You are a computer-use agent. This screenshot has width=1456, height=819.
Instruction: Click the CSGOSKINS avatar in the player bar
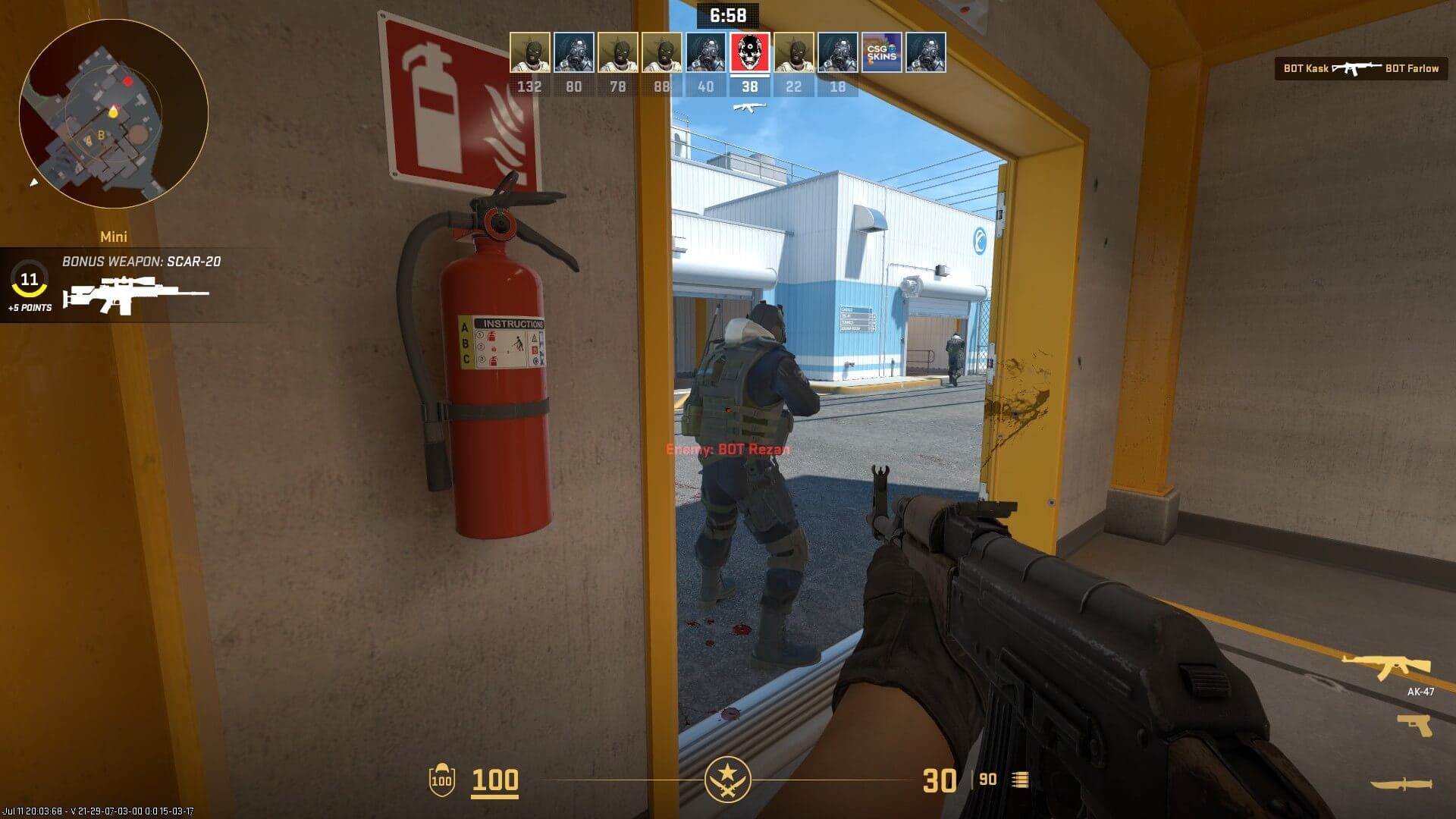(x=882, y=54)
